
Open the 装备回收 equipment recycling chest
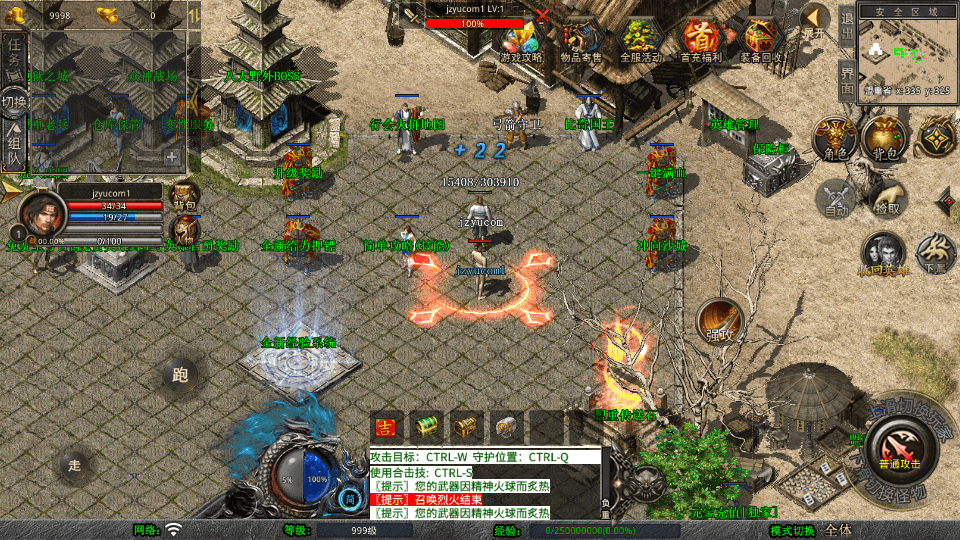[762, 40]
